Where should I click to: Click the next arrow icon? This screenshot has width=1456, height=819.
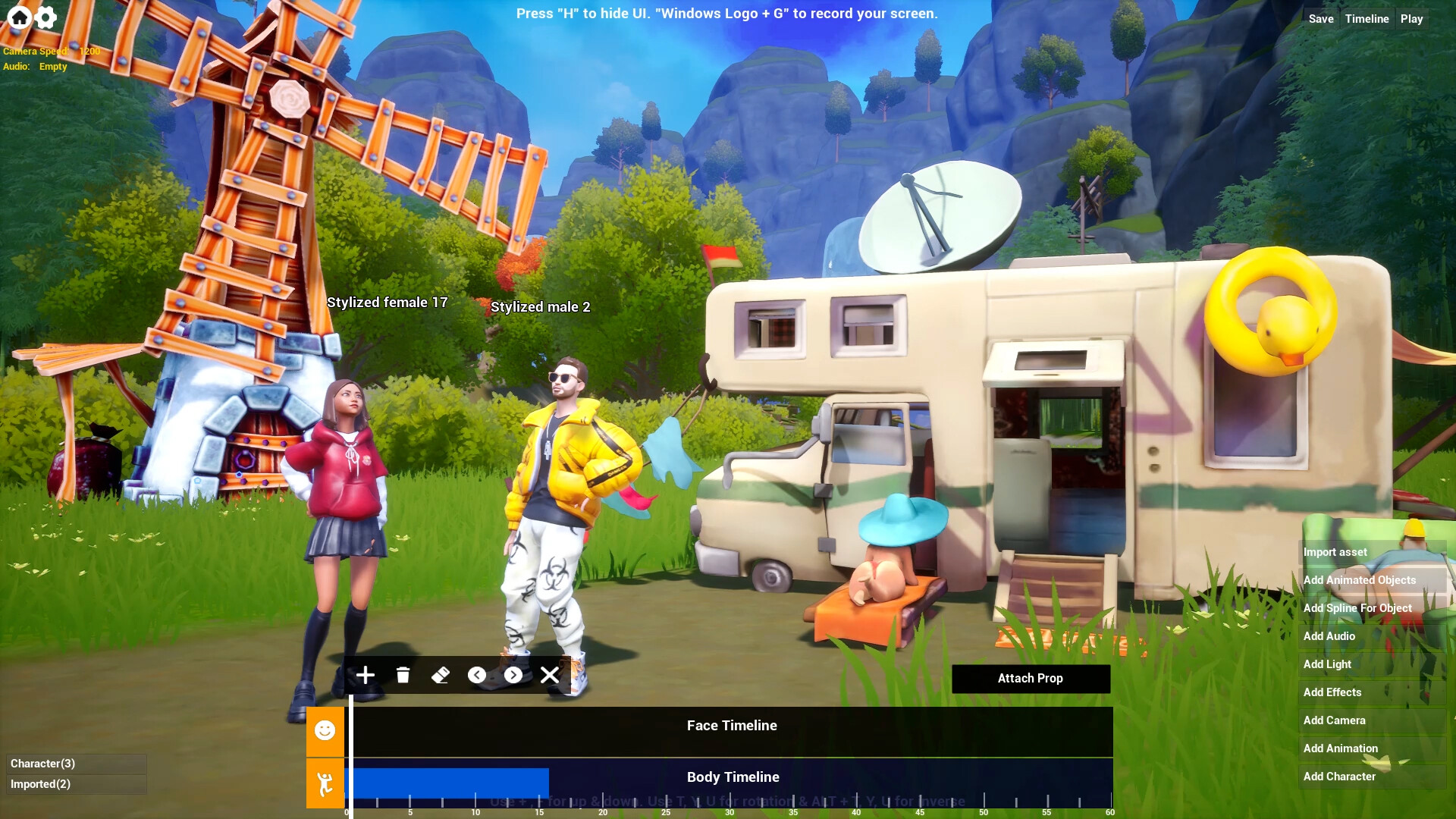click(513, 675)
